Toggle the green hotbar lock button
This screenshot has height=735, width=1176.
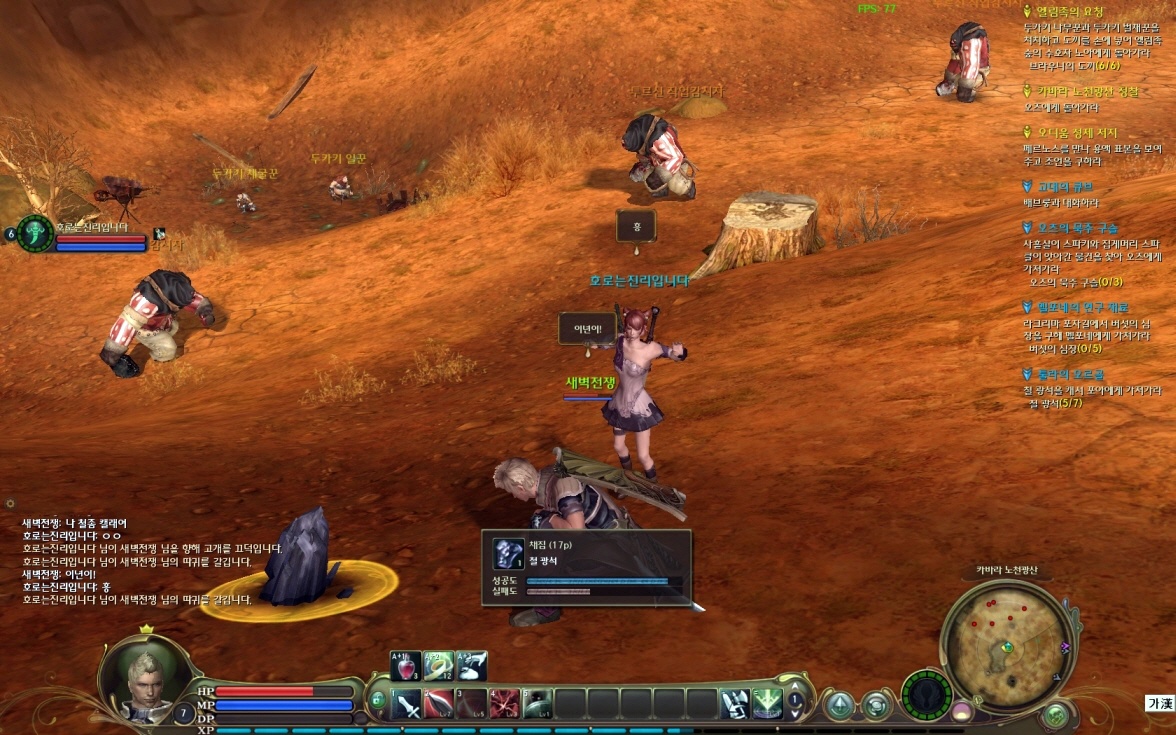[x=377, y=701]
